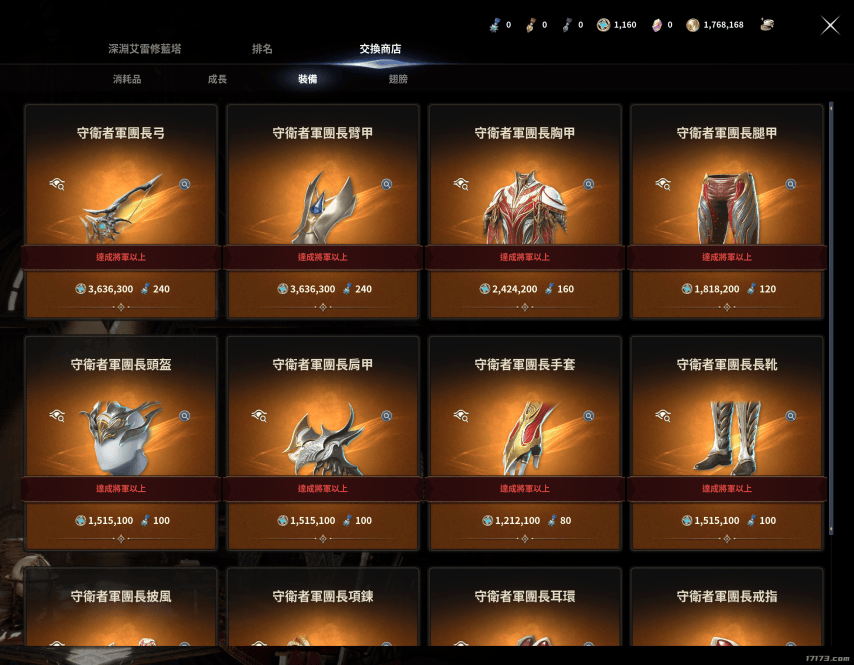Switch to the 成長 category
This screenshot has height=665, width=854.
(217, 79)
